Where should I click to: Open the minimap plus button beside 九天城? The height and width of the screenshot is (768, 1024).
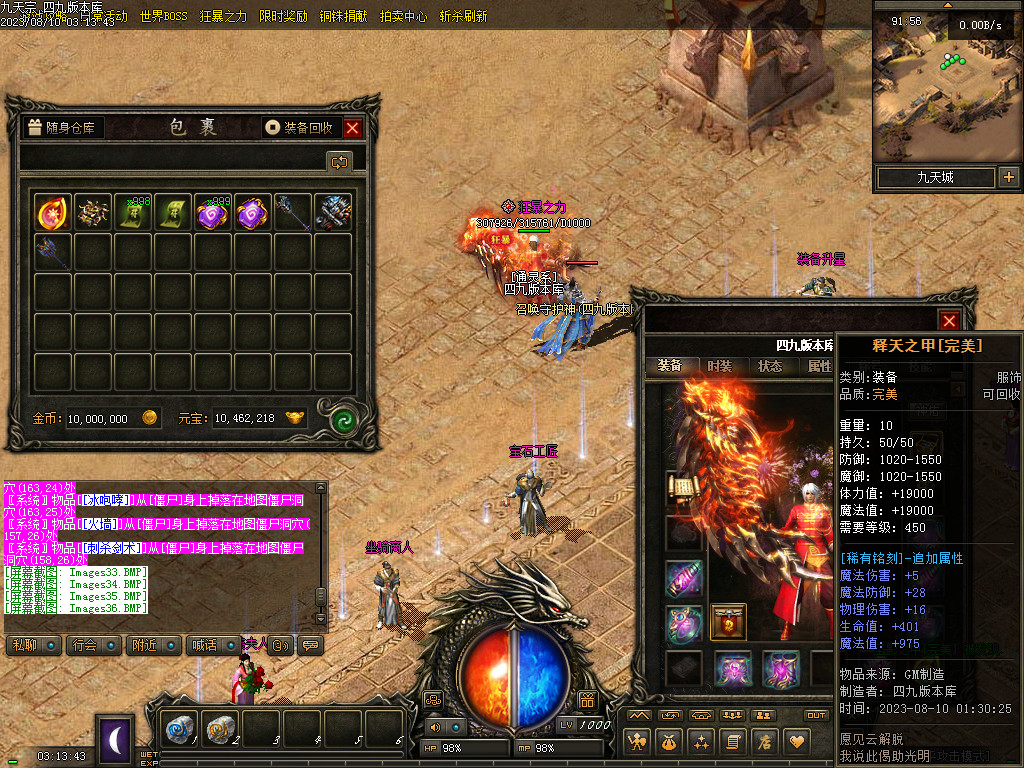pyautogui.click(x=1008, y=178)
